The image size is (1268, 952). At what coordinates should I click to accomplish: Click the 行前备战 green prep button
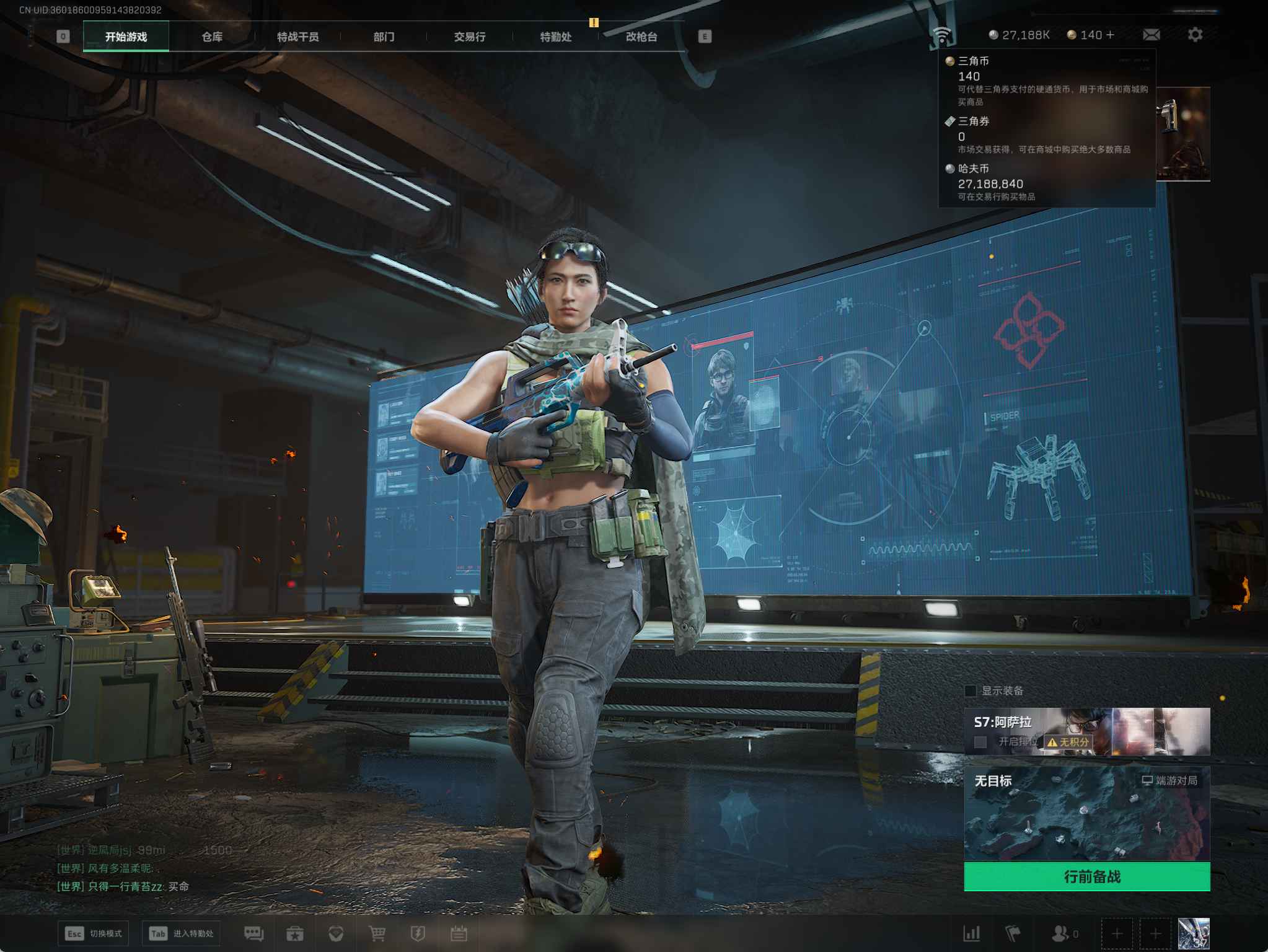pyautogui.click(x=1086, y=876)
